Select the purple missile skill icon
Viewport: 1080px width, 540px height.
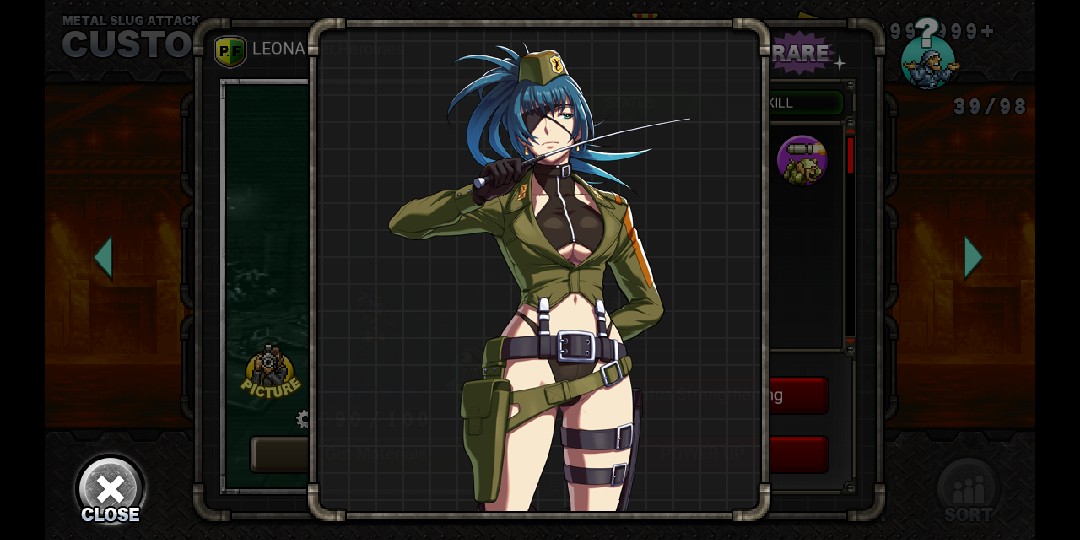tap(802, 161)
